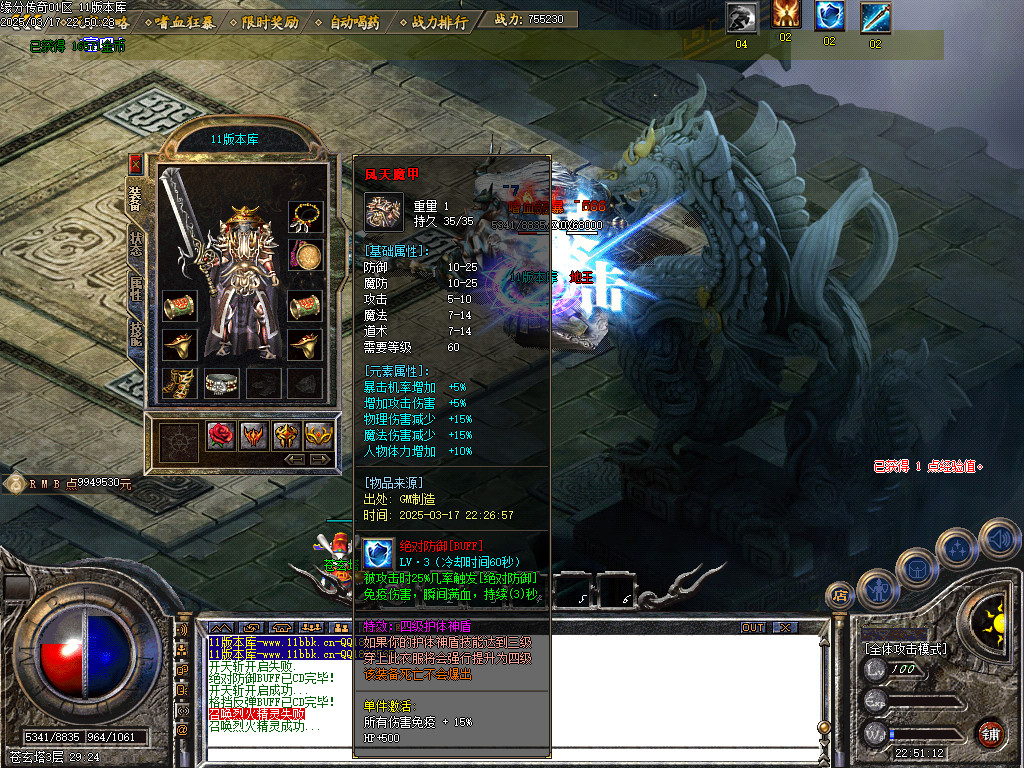Viewport: 1024px width, 768px height.
Task: Select the red rose item slot
Action: pyautogui.click(x=221, y=436)
